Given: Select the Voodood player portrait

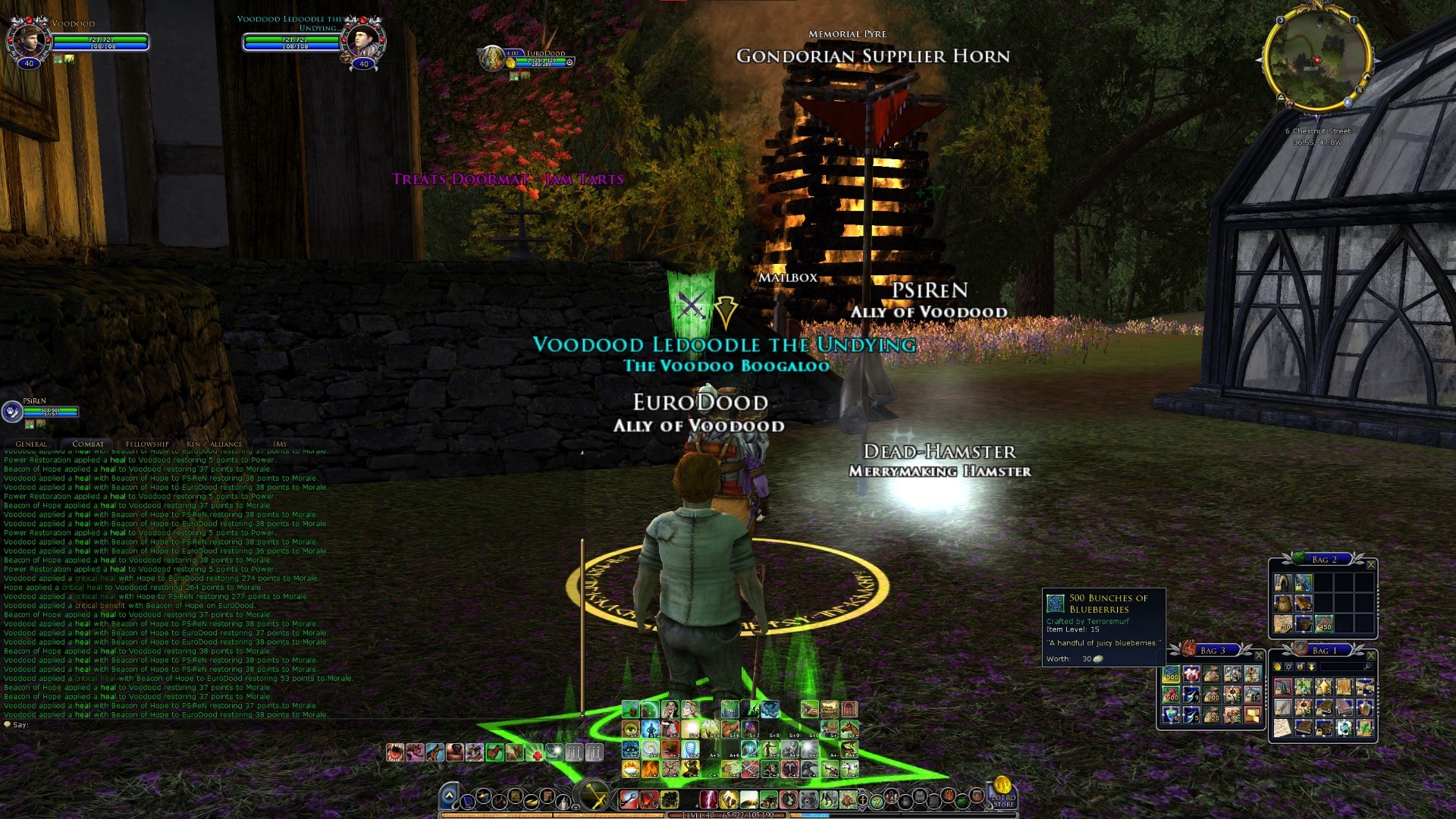Looking at the screenshot, I should pos(27,38).
